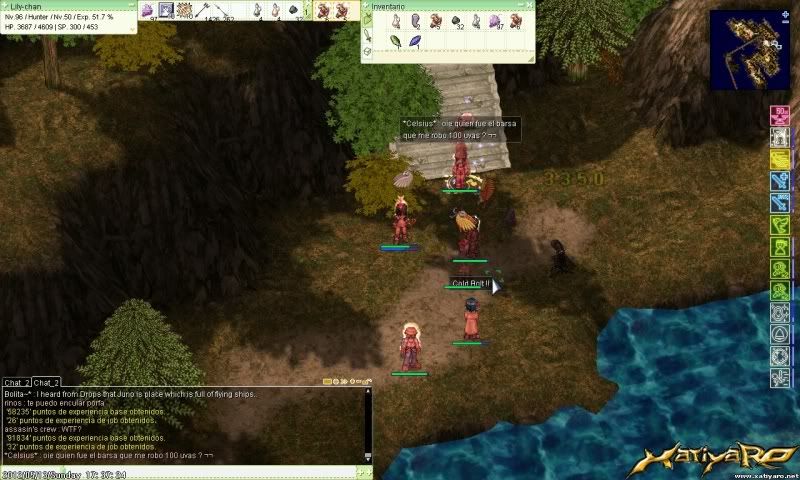Click the Inventario window title bar
Screen dimensions: 800x480
440,5
